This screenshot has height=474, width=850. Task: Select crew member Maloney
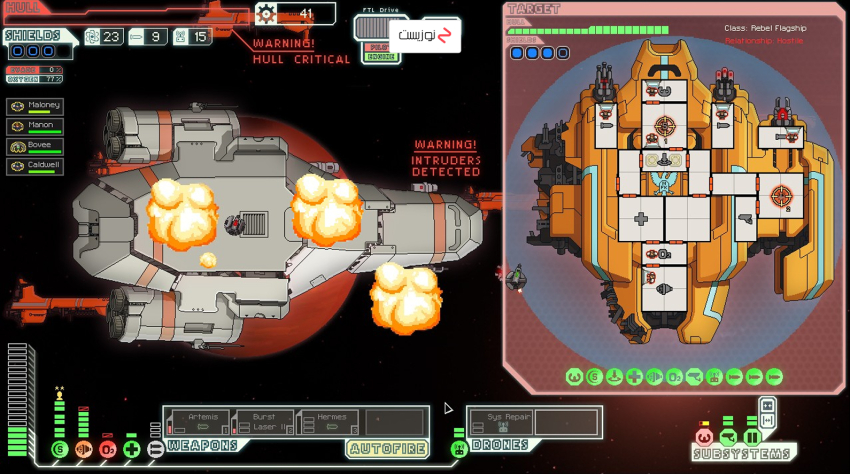pyautogui.click(x=35, y=106)
